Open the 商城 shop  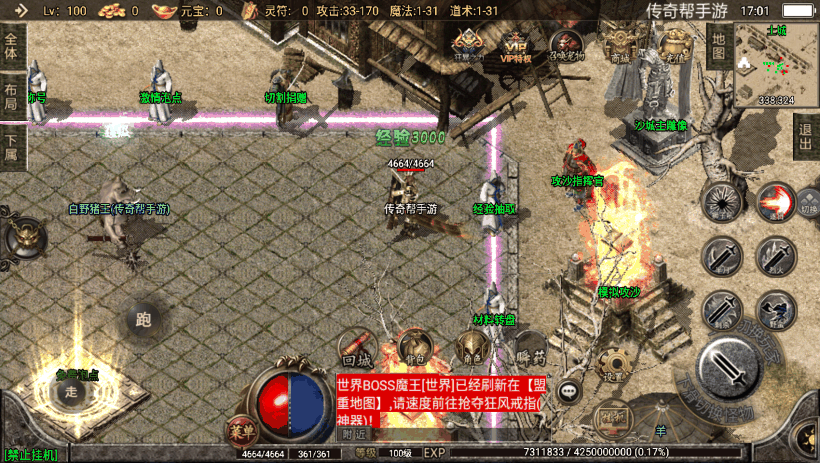pyautogui.click(x=621, y=46)
